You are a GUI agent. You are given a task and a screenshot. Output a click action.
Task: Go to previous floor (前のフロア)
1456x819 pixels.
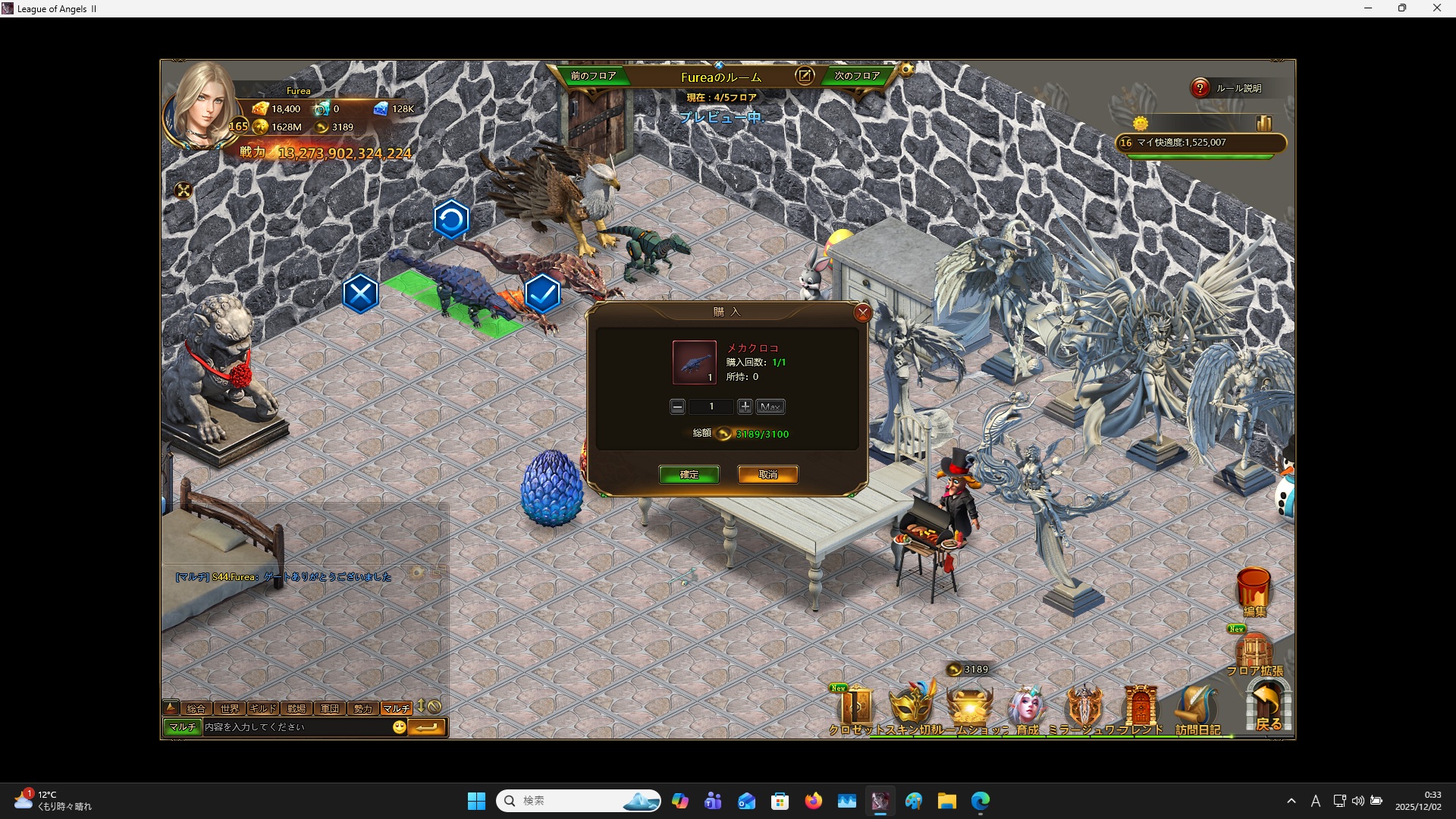(x=593, y=76)
